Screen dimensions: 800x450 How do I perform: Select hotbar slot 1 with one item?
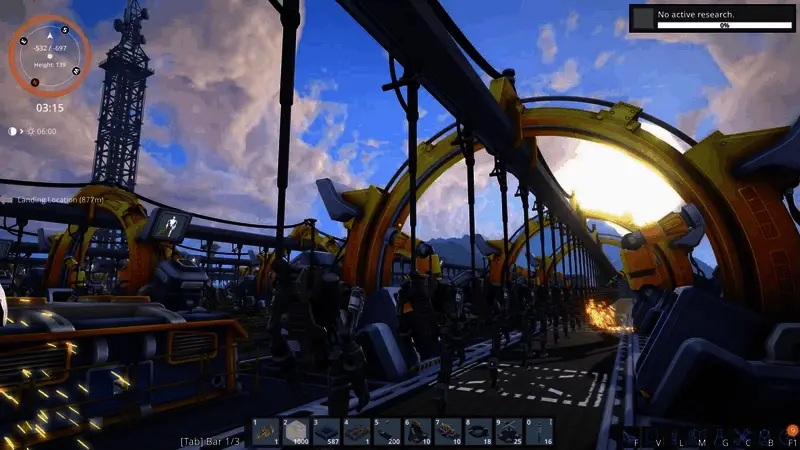tap(265, 431)
